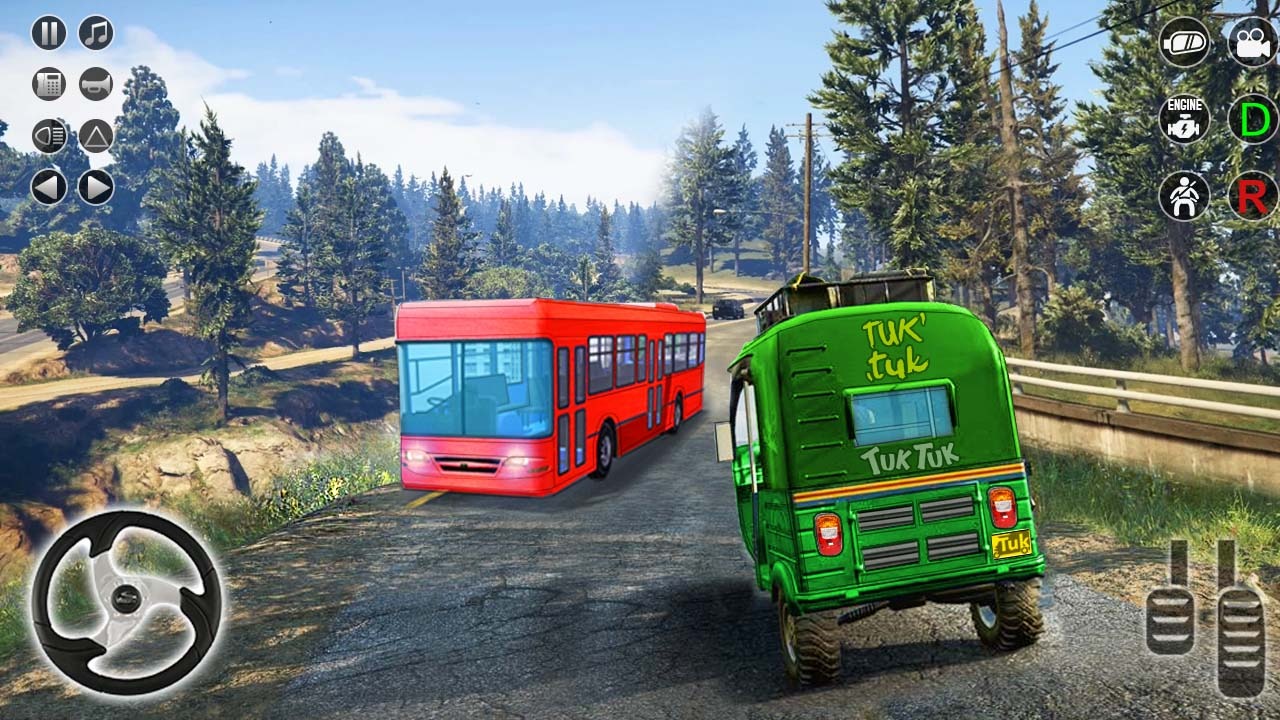This screenshot has height=720, width=1280.
Task: Tap the pause icon in top-left corner
Action: [48, 33]
